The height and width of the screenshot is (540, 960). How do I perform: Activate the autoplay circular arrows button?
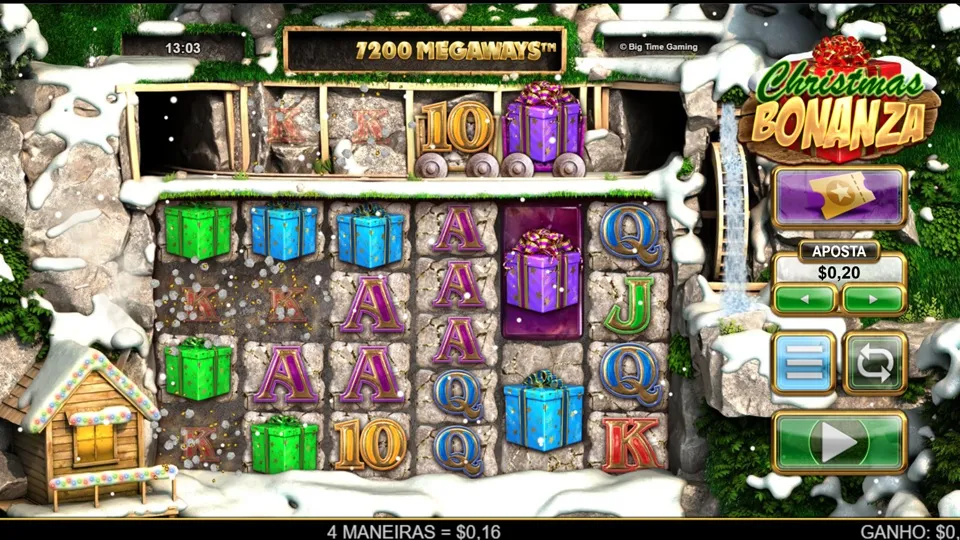click(x=875, y=362)
